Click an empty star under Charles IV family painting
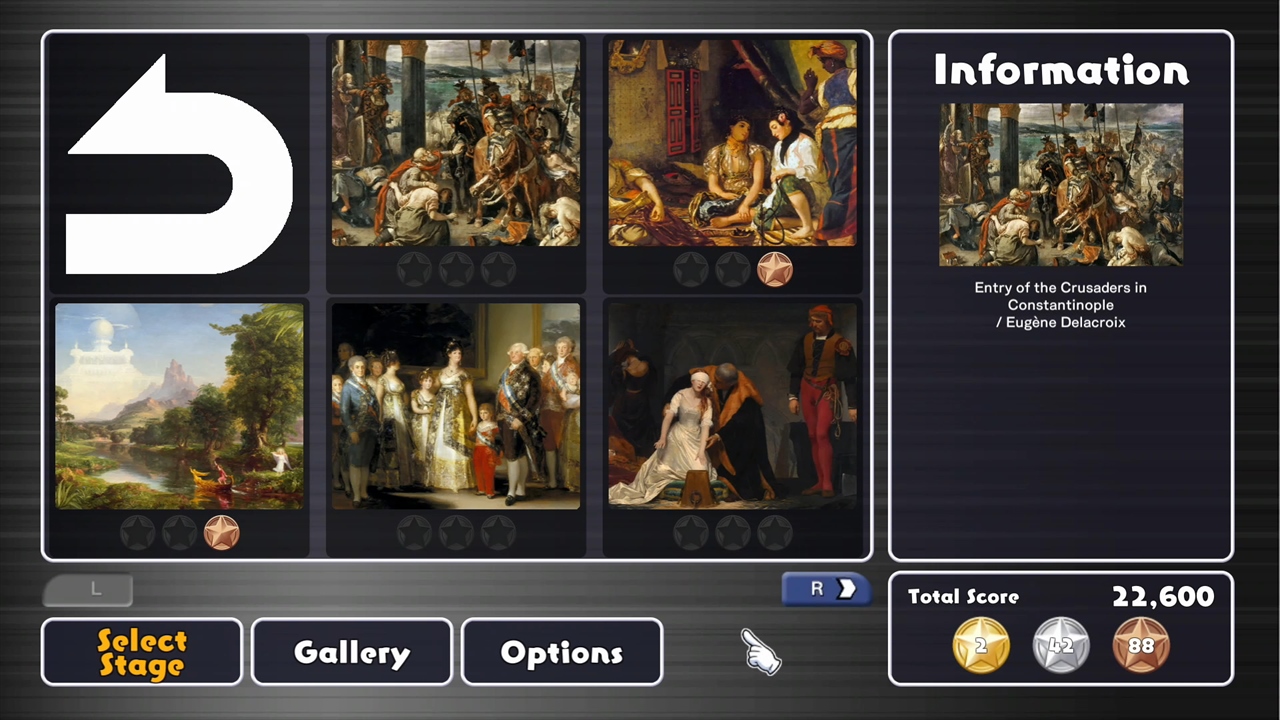Image resolution: width=1280 pixels, height=720 pixels. [x=456, y=532]
